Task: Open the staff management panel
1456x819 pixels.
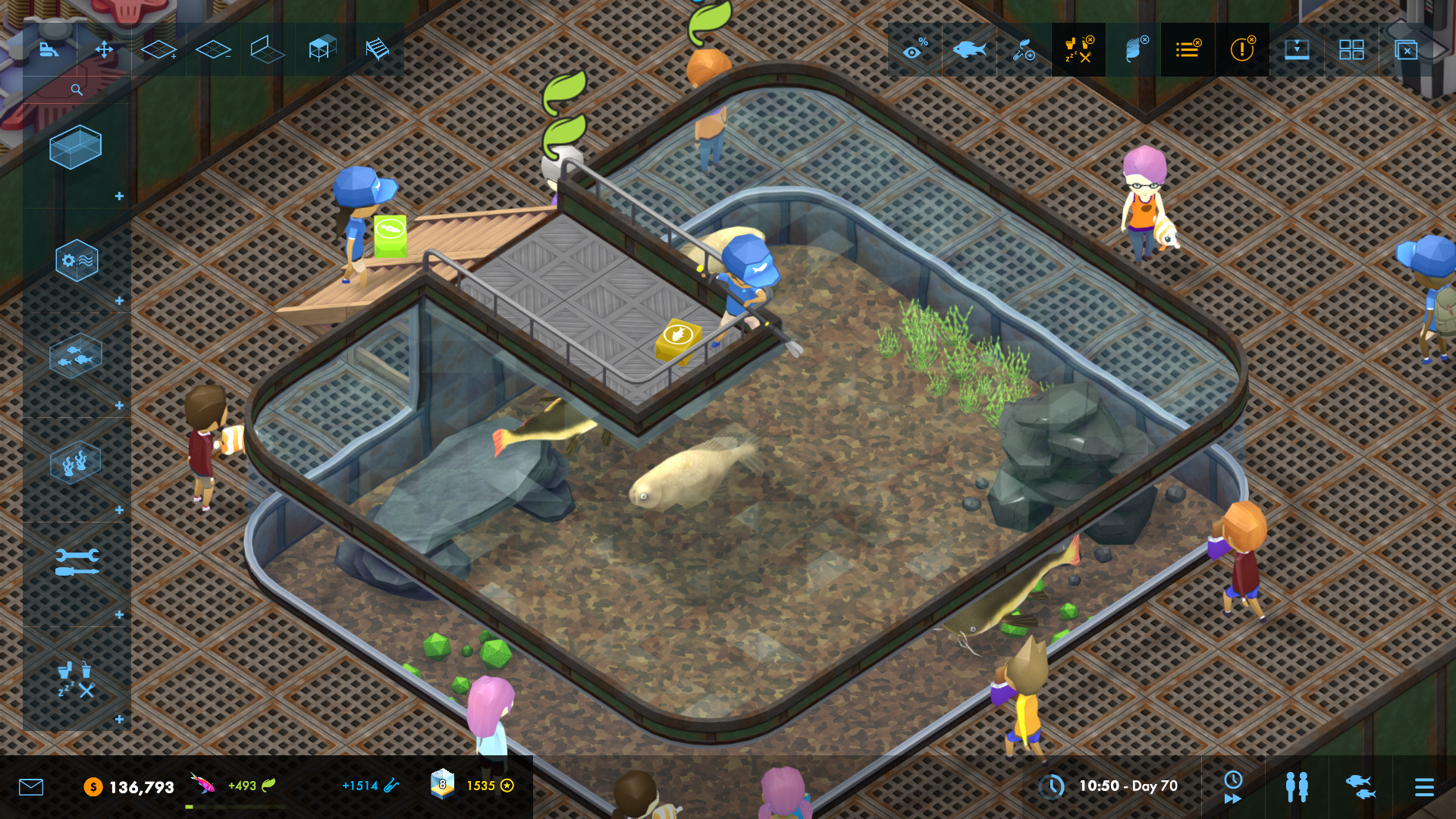Action: 1298,786
